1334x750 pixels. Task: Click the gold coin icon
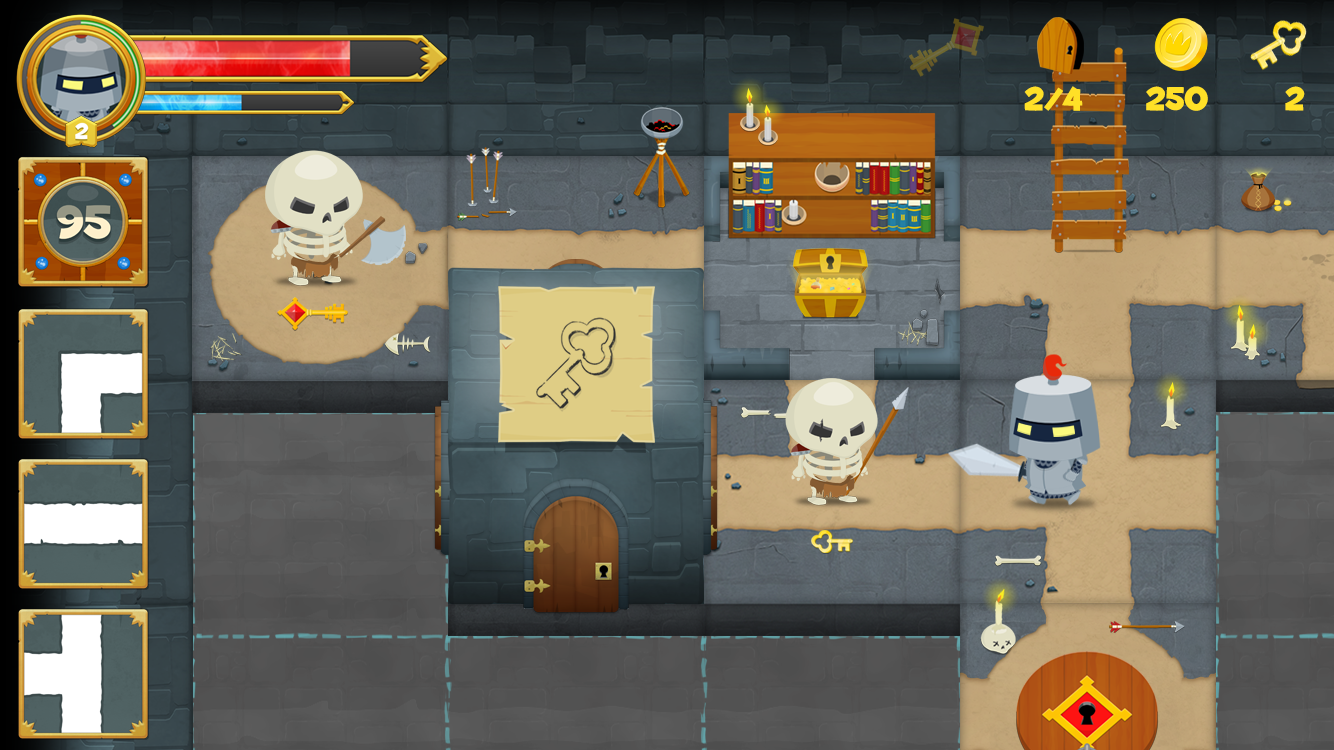tap(1180, 45)
